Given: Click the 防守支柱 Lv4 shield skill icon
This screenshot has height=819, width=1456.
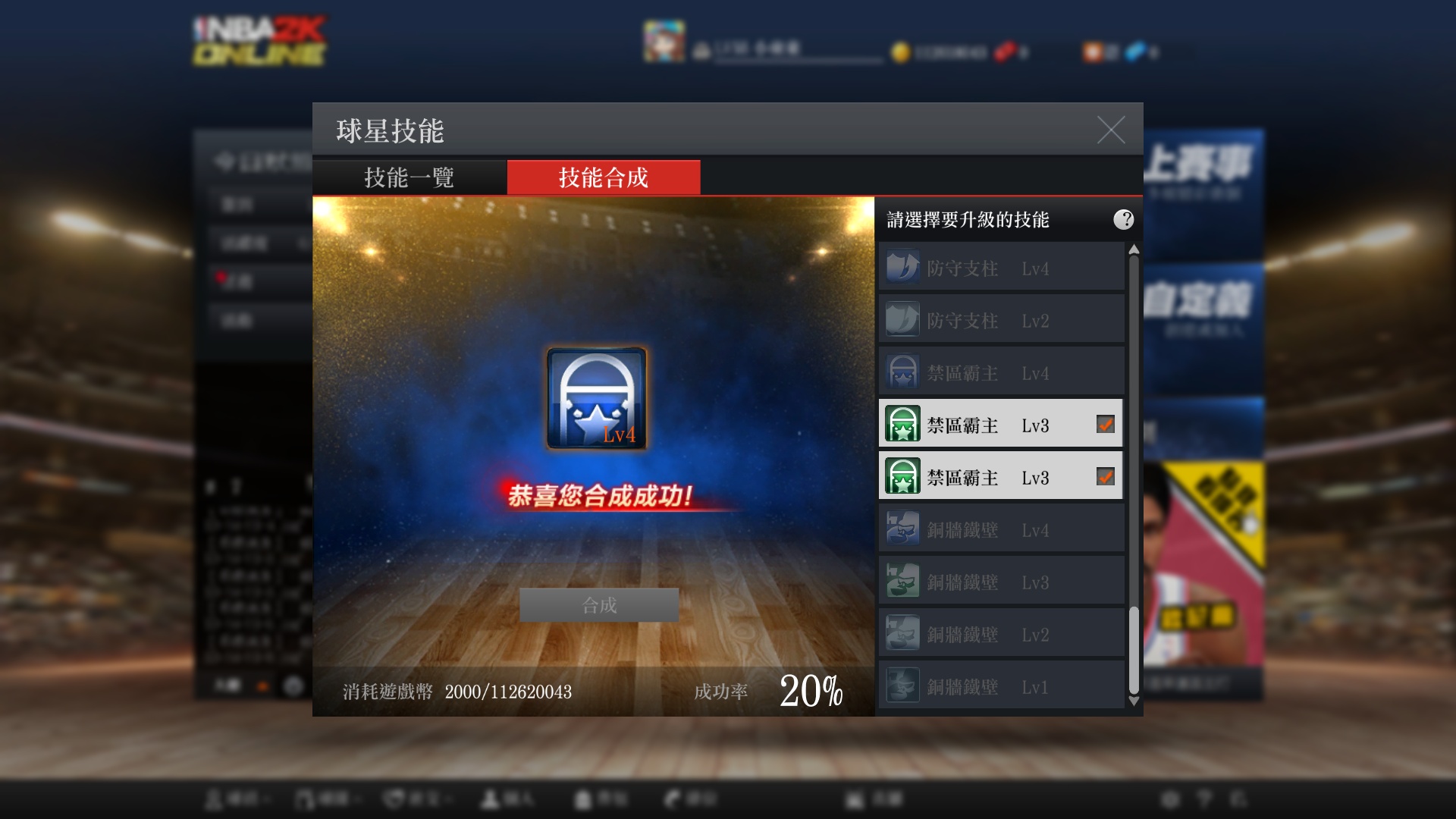Looking at the screenshot, I should [902, 267].
